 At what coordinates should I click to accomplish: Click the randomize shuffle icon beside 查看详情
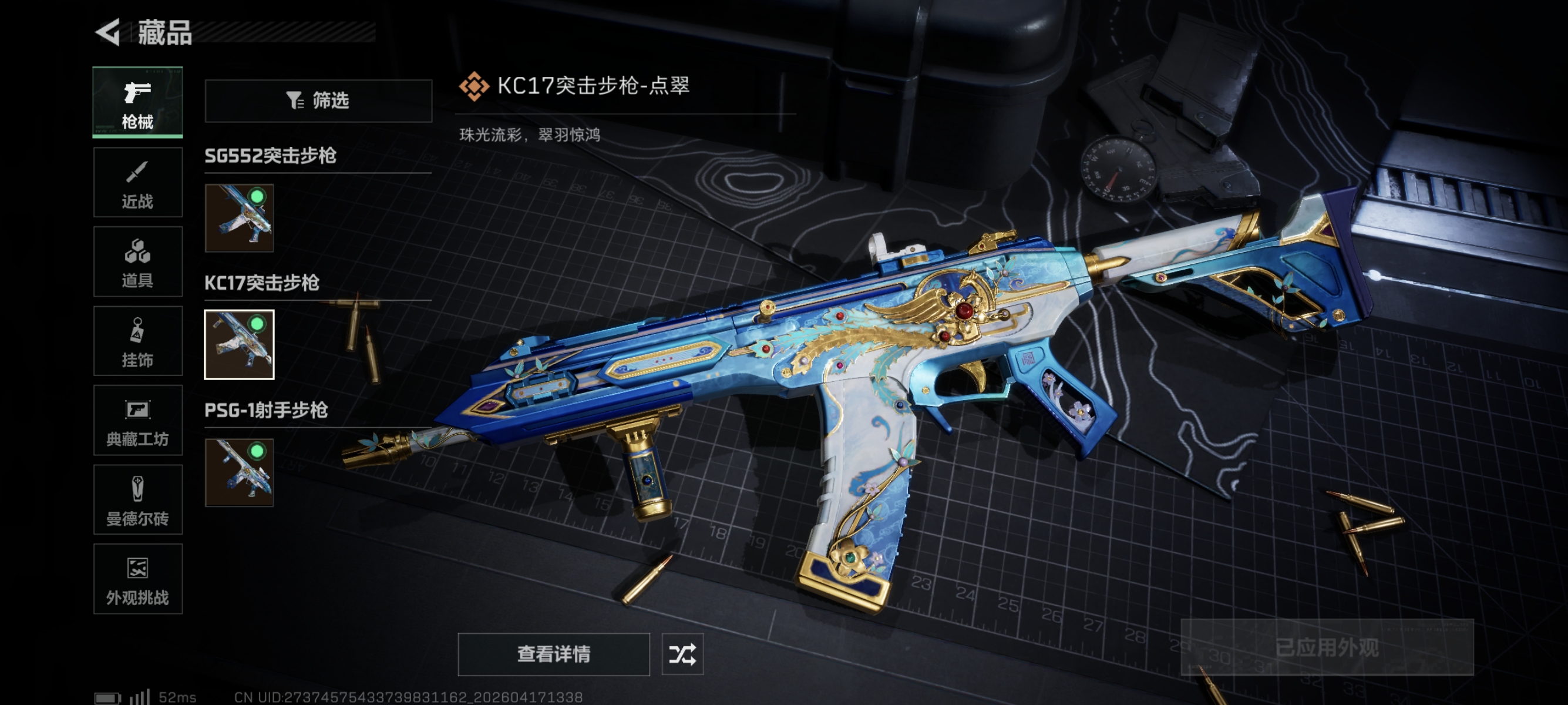tap(684, 655)
